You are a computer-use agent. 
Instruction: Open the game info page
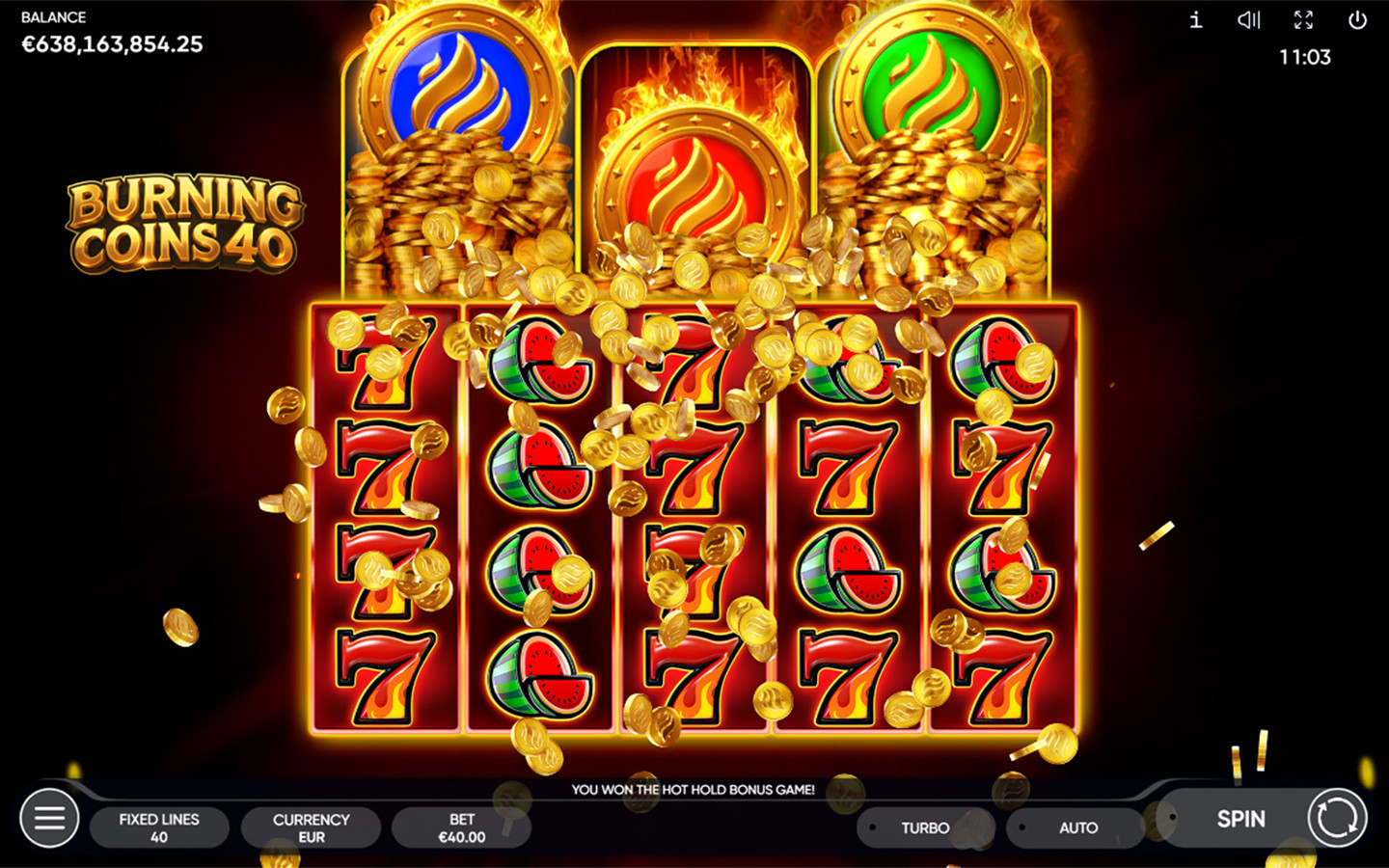click(x=1196, y=20)
